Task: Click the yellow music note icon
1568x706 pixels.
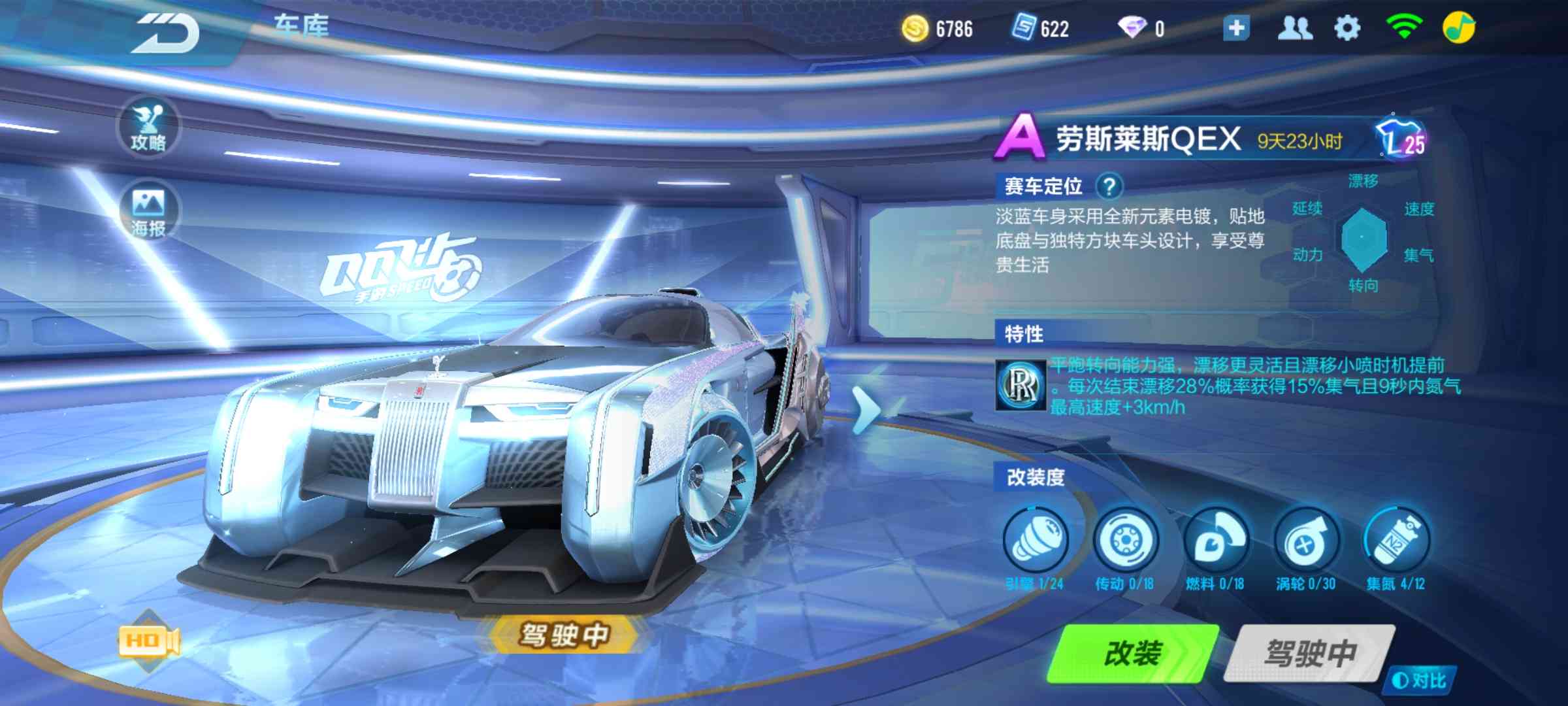Action: click(1458, 29)
